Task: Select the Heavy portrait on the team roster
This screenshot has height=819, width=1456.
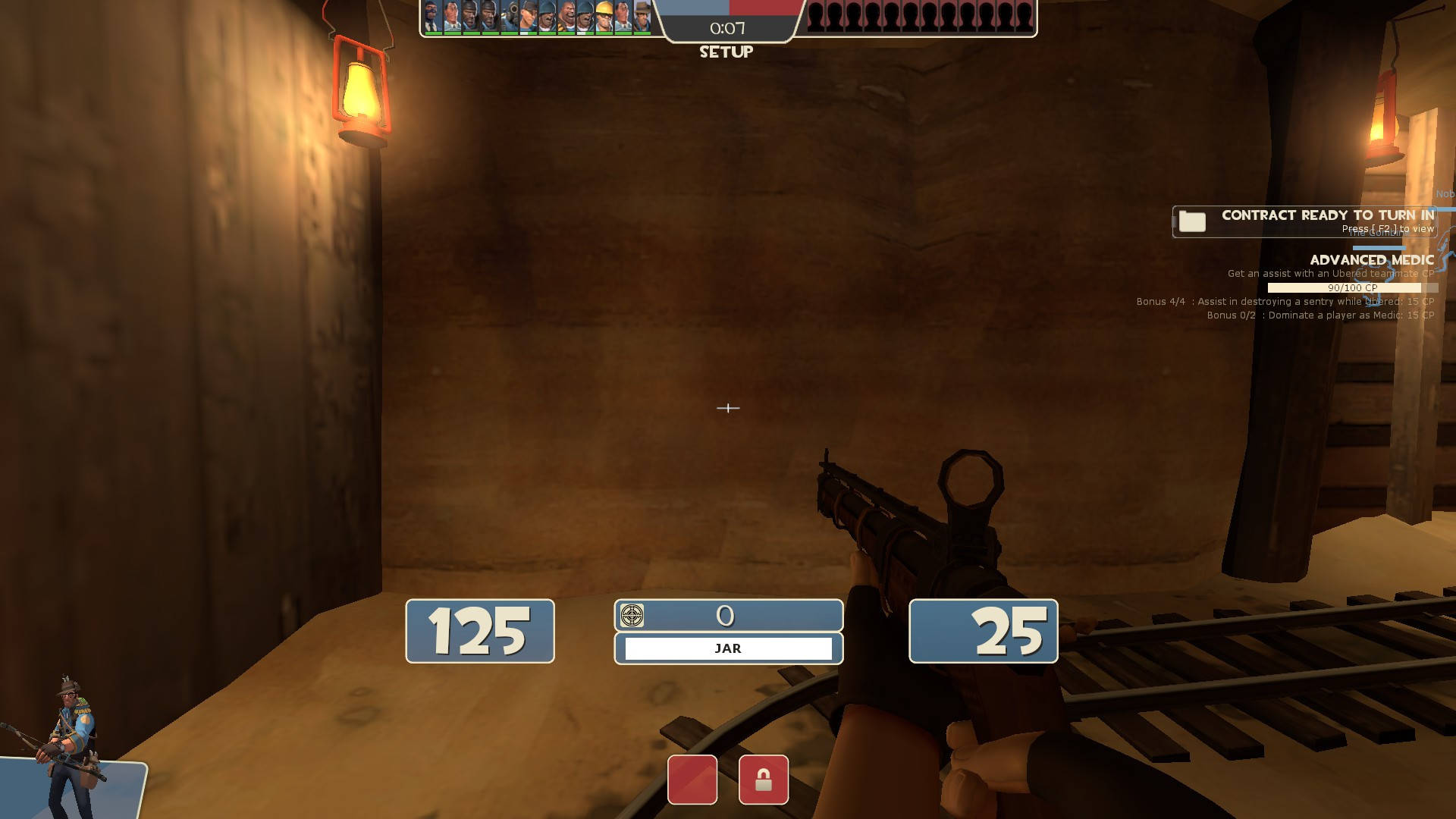Action: (565, 15)
